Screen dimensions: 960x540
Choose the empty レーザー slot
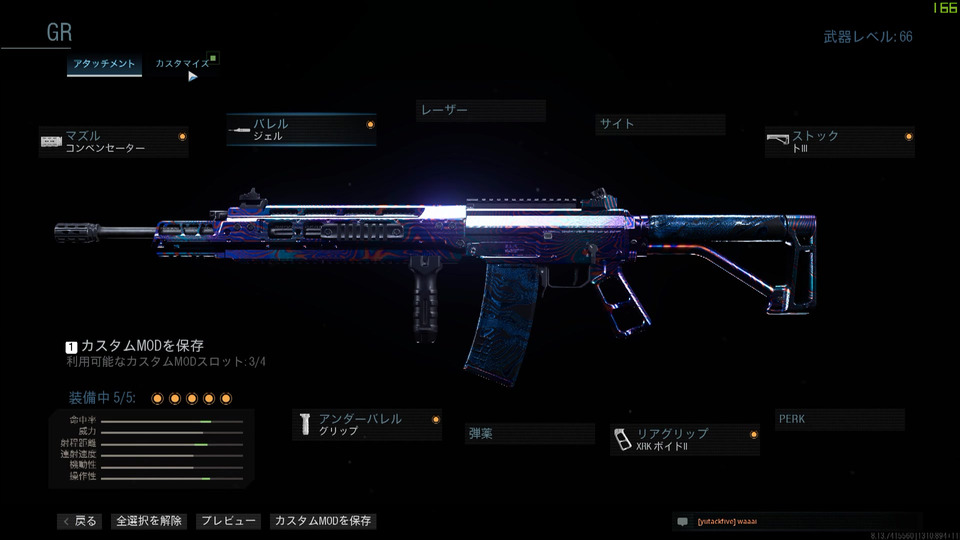click(x=480, y=110)
